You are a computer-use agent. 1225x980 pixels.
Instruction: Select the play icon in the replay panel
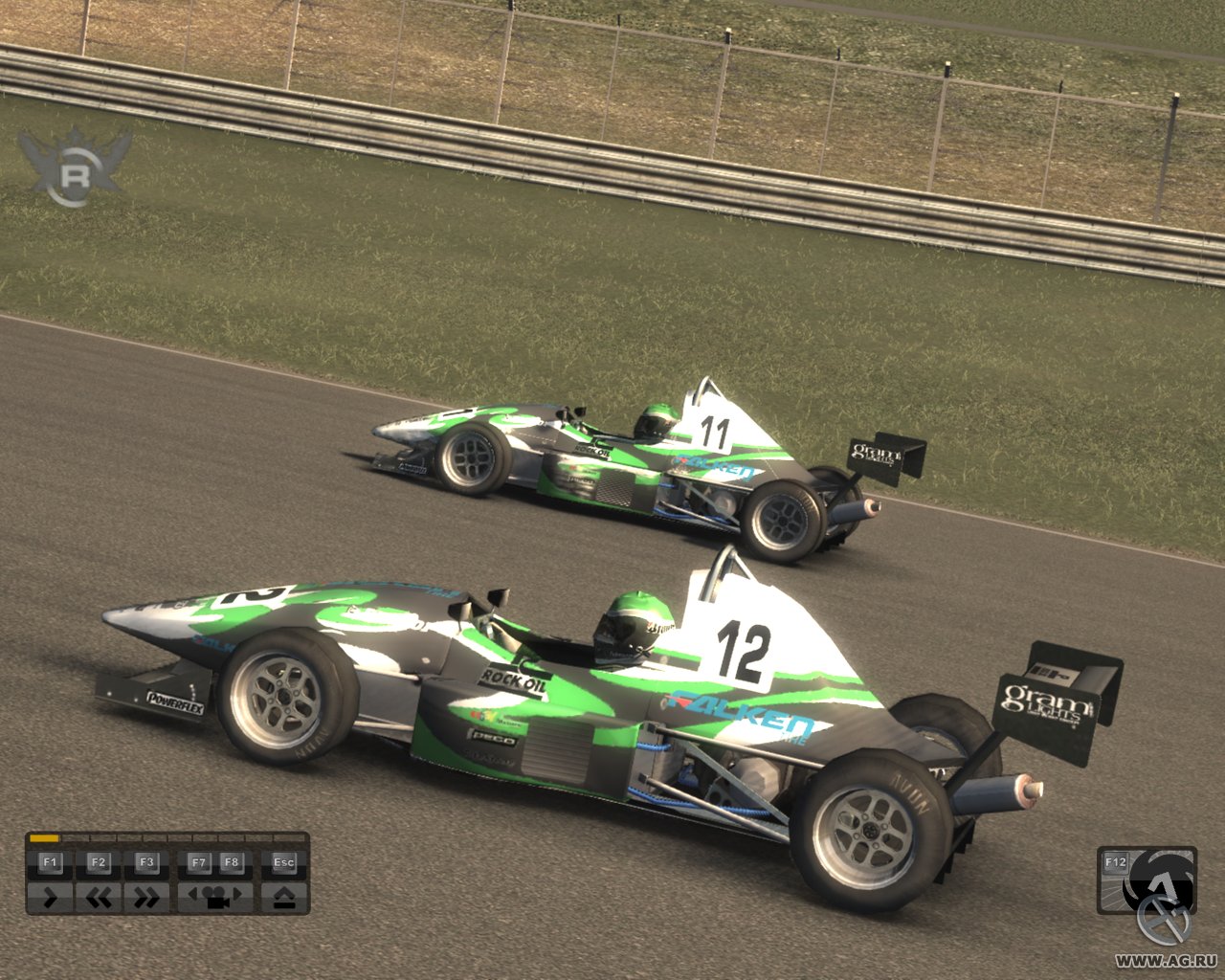click(50, 898)
